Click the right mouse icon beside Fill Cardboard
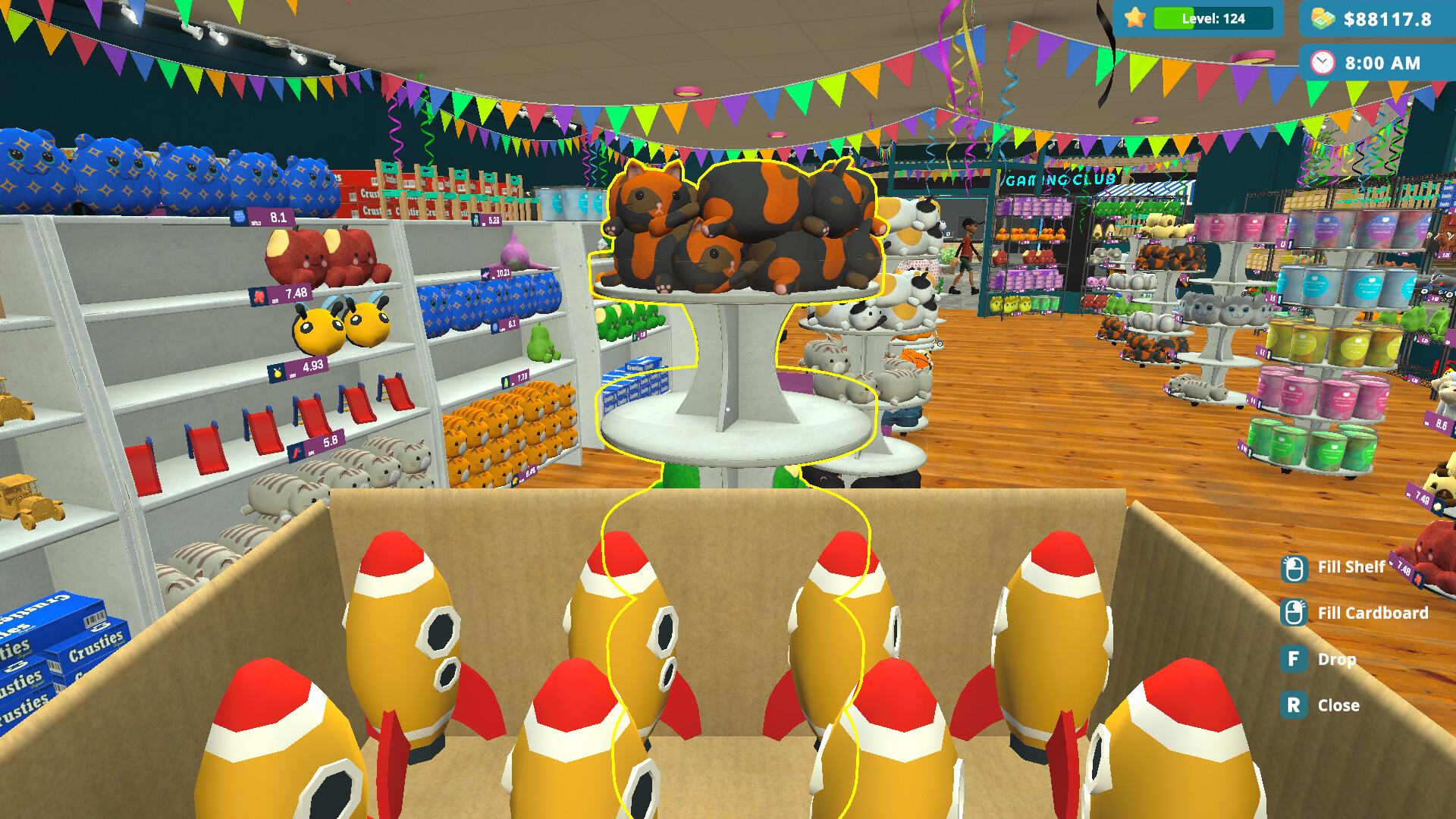Screen dimensions: 1456x819 (x=1295, y=613)
